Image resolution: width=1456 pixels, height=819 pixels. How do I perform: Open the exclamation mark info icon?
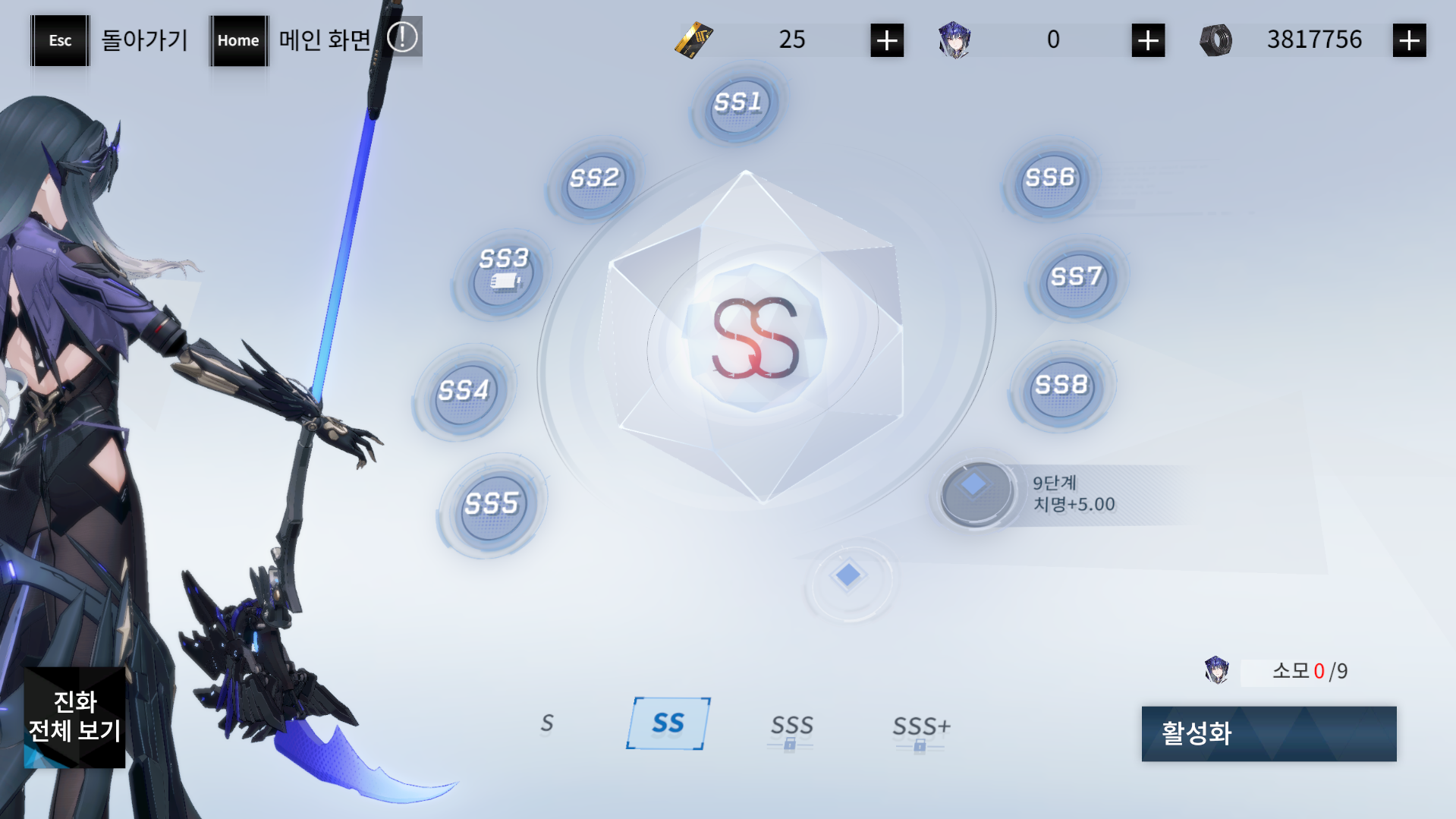point(402,37)
